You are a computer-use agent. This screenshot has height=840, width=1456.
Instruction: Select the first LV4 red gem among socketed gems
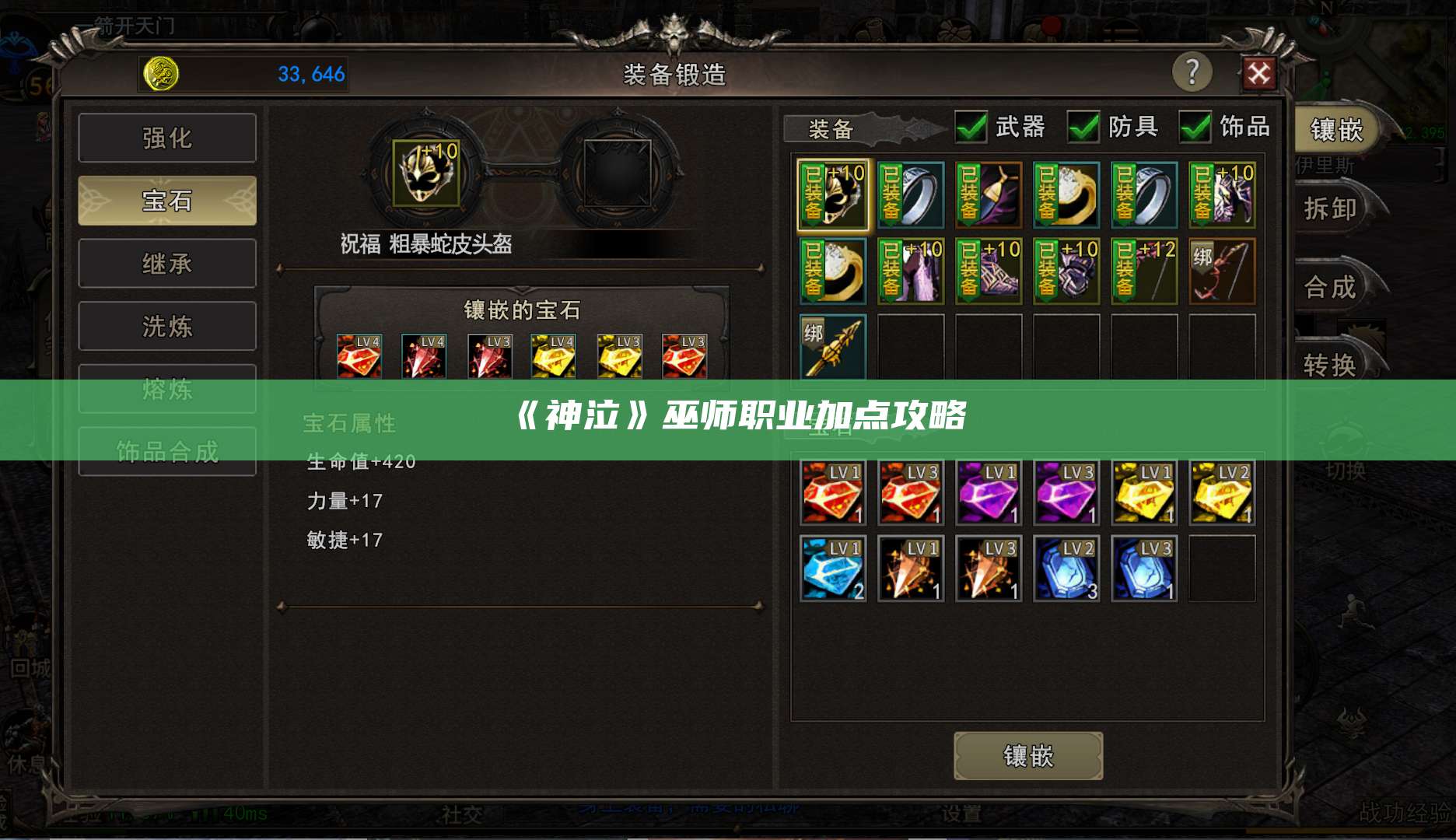359,355
